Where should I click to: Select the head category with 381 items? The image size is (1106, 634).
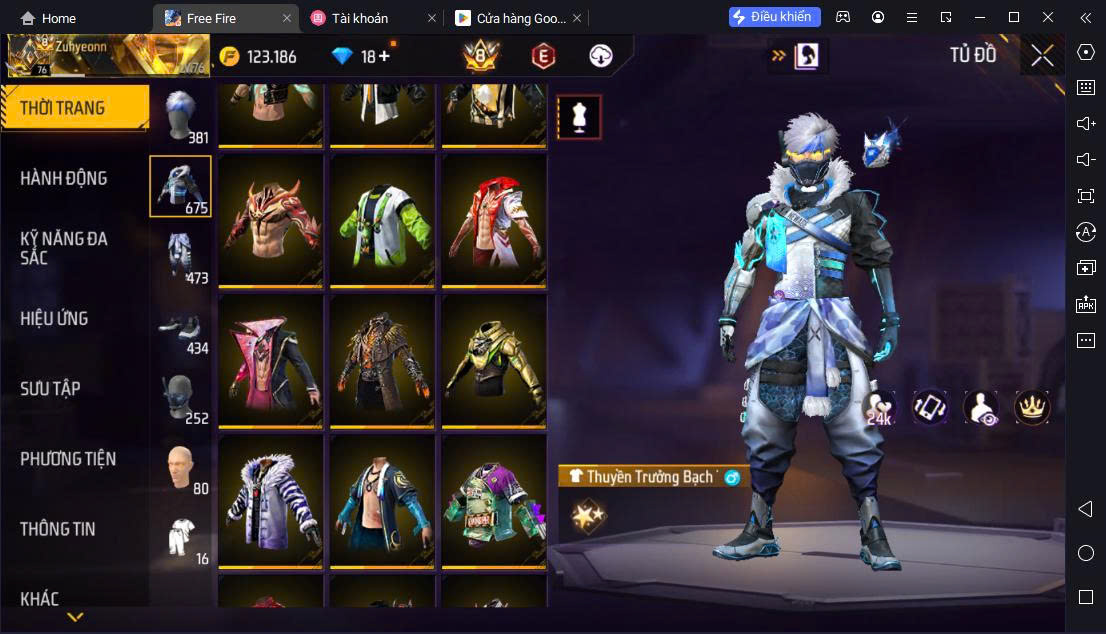pyautogui.click(x=181, y=116)
